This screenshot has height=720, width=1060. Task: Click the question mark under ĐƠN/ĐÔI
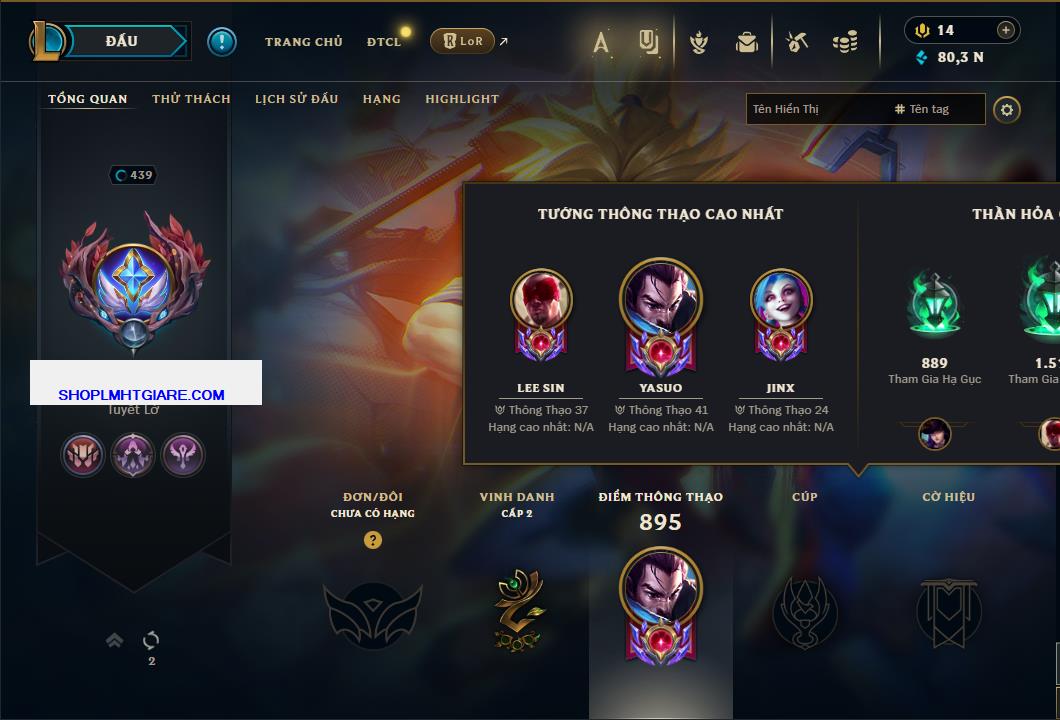(373, 540)
